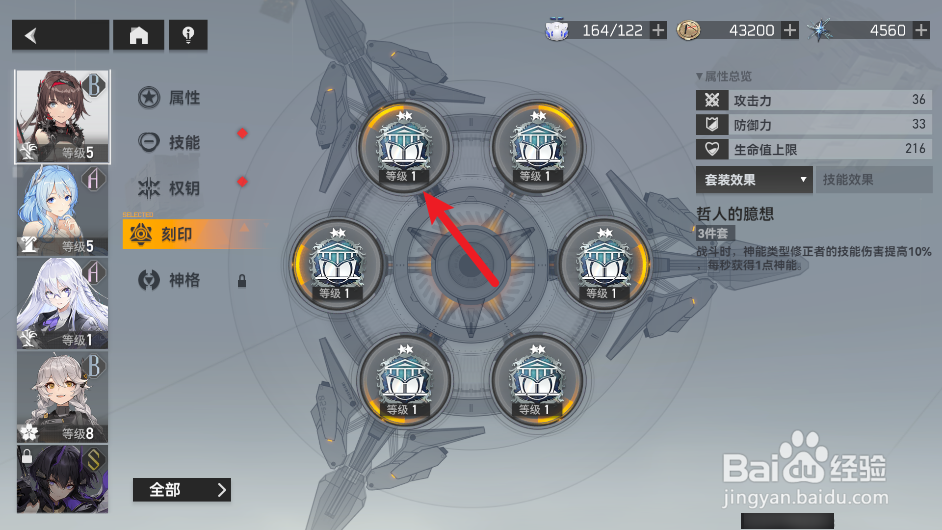Go back with the arrow button

click(x=60, y=35)
